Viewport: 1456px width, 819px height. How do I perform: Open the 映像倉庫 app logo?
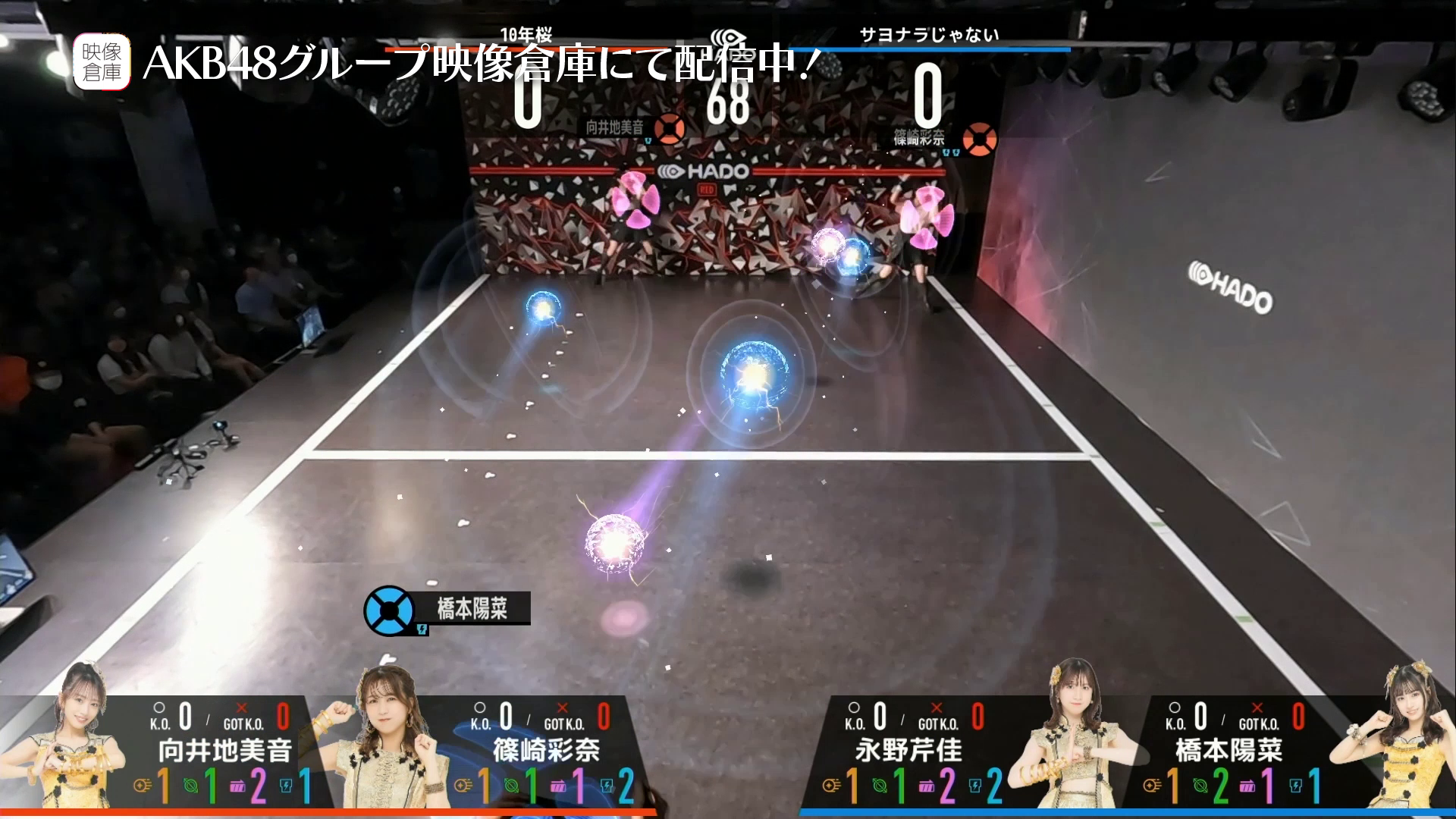[x=102, y=62]
